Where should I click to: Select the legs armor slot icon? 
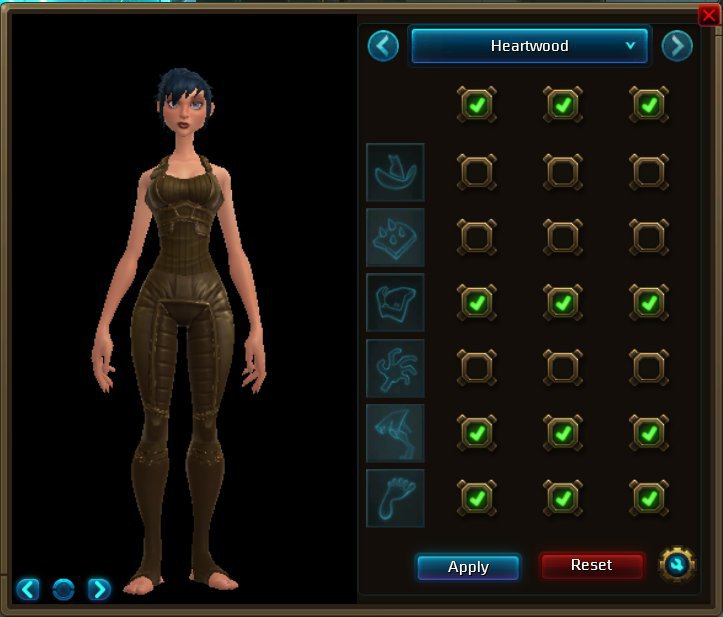point(395,432)
